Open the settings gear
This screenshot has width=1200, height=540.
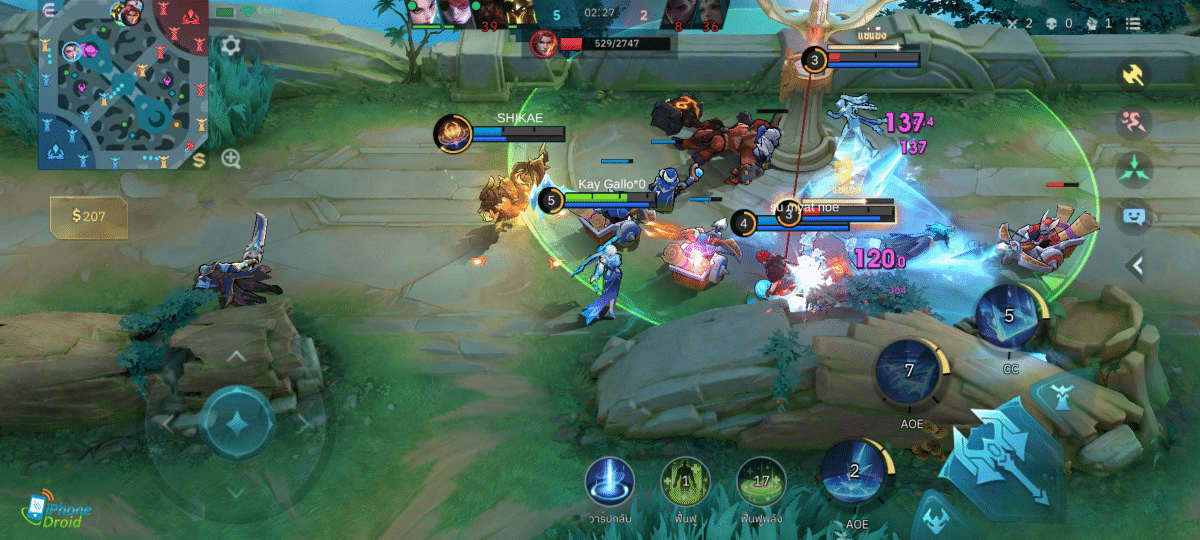click(231, 46)
